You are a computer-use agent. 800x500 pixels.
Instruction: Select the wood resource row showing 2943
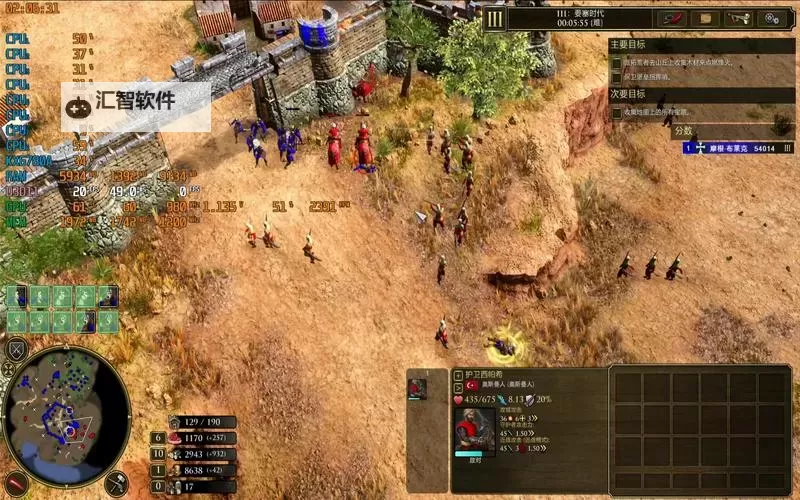pyautogui.click(x=200, y=454)
